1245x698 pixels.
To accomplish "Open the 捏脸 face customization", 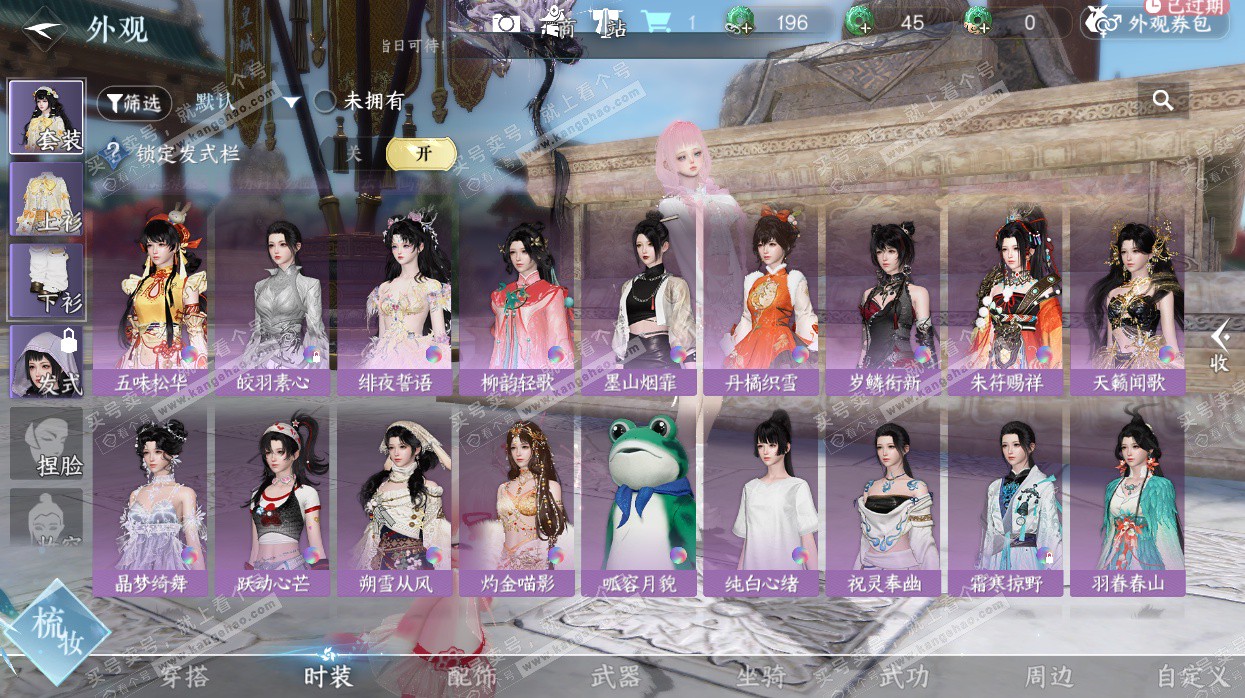I will click(x=47, y=443).
